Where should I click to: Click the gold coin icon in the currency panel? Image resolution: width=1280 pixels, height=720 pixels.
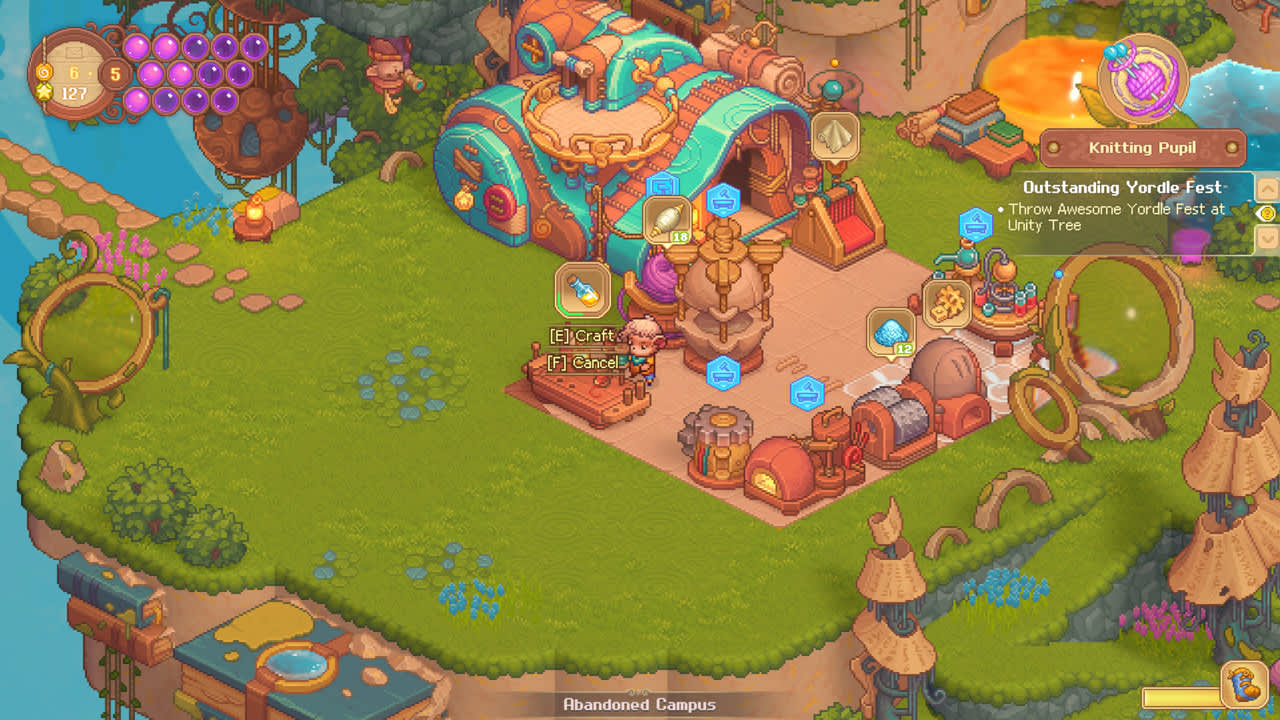pyautogui.click(x=44, y=73)
